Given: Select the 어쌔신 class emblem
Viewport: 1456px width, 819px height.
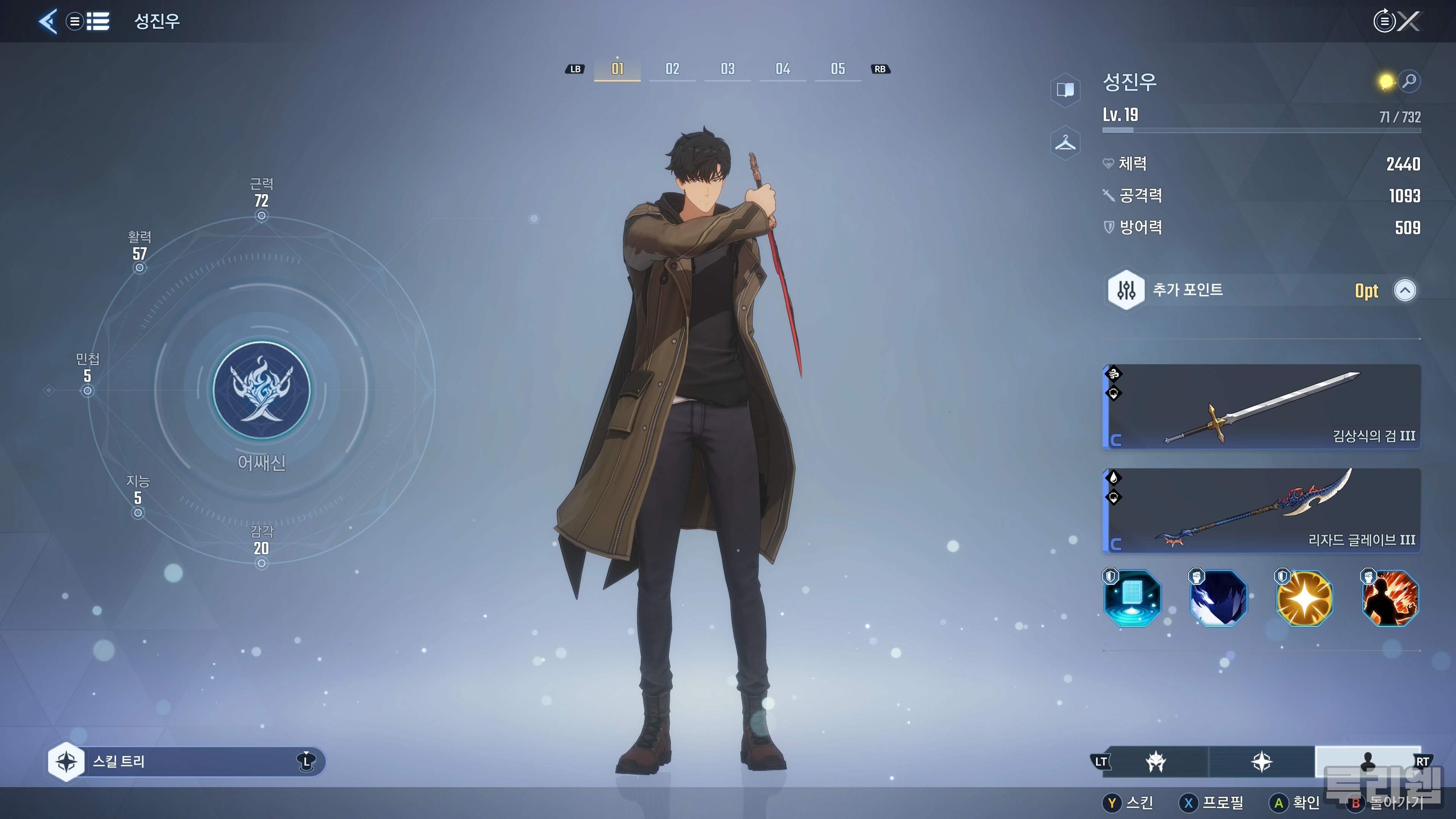Looking at the screenshot, I should click(261, 390).
